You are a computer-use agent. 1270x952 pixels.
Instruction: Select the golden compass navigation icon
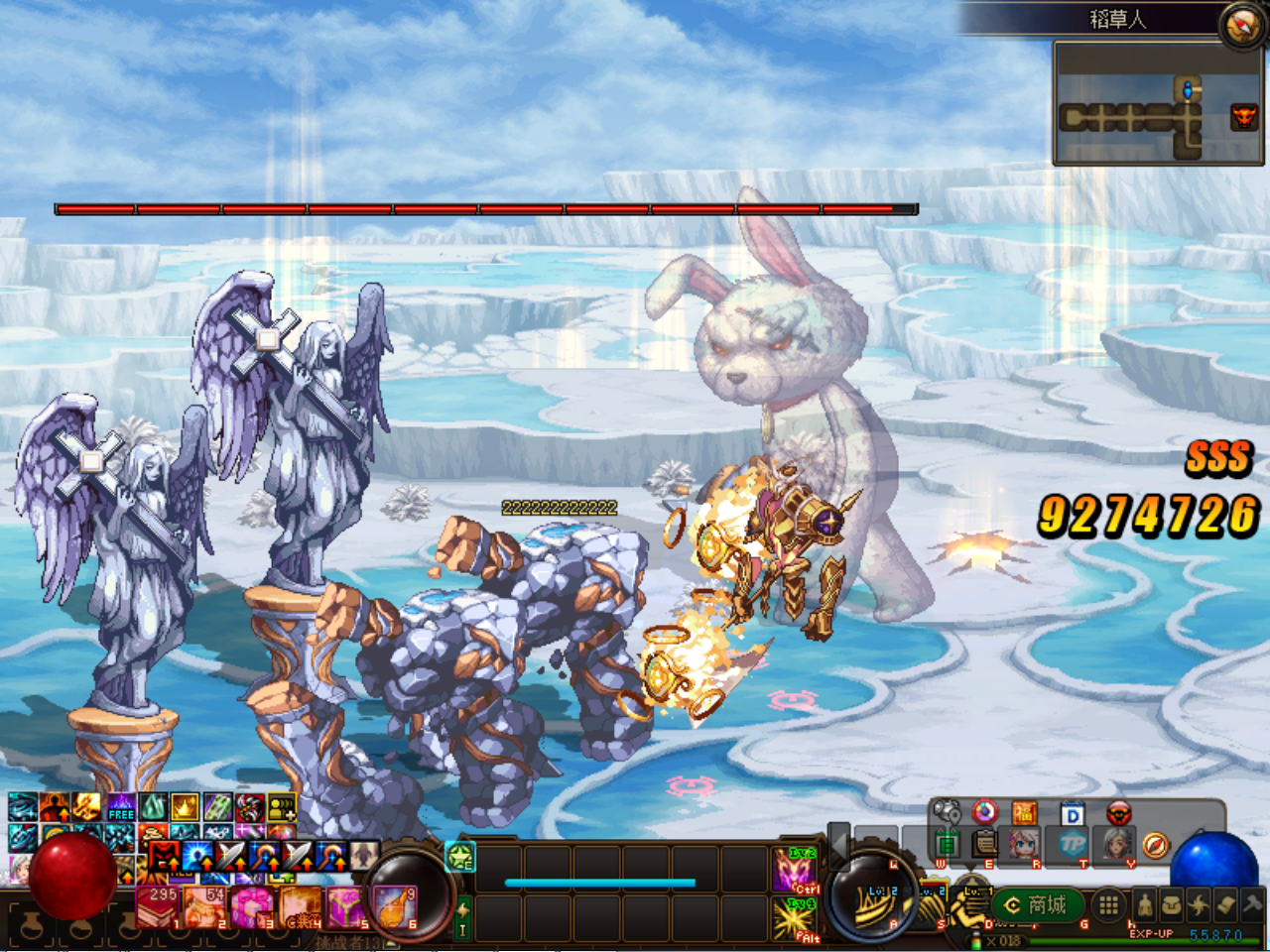[1155, 844]
